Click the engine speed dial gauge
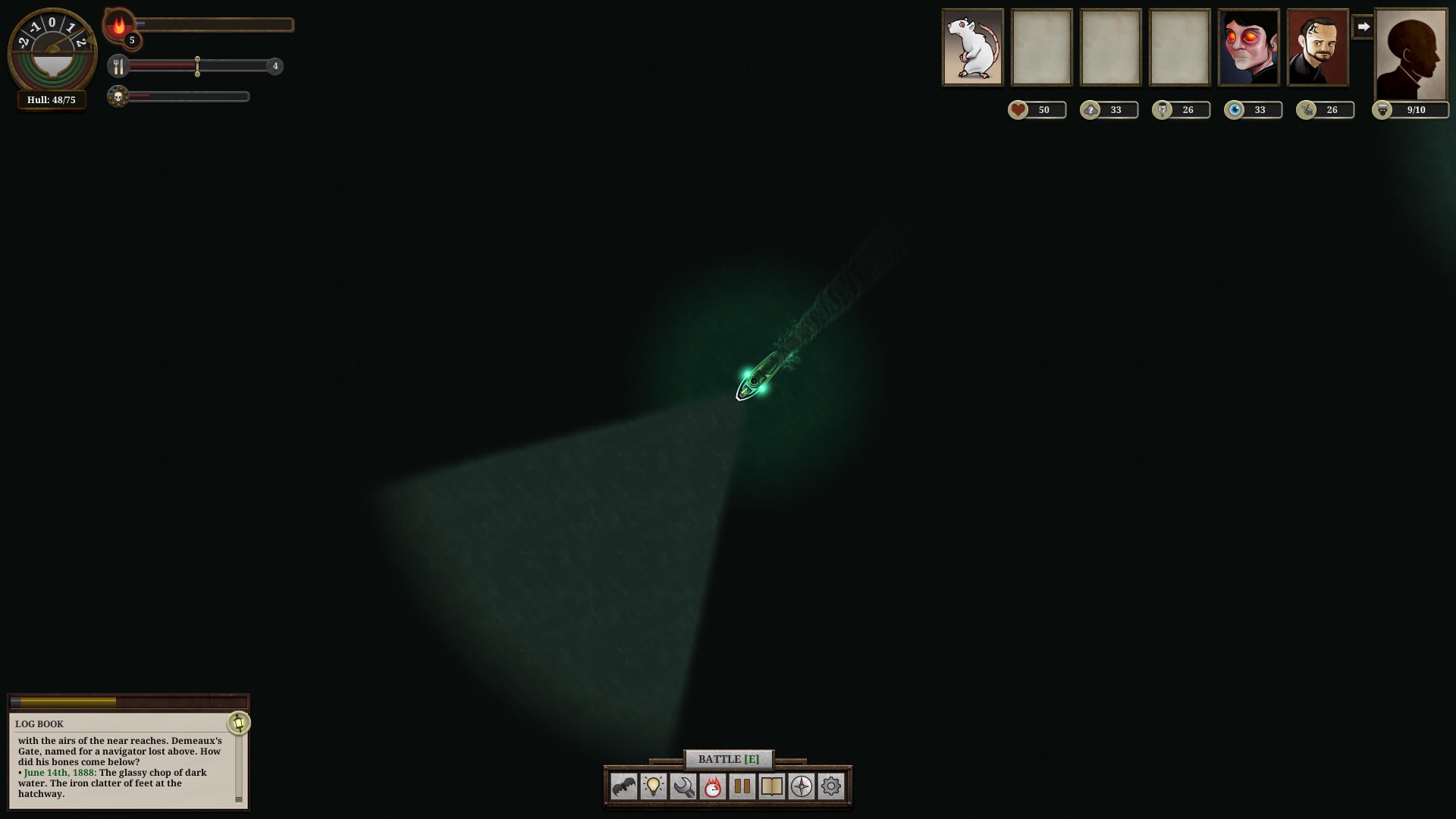Viewport: 1456px width, 819px height. coord(52,52)
